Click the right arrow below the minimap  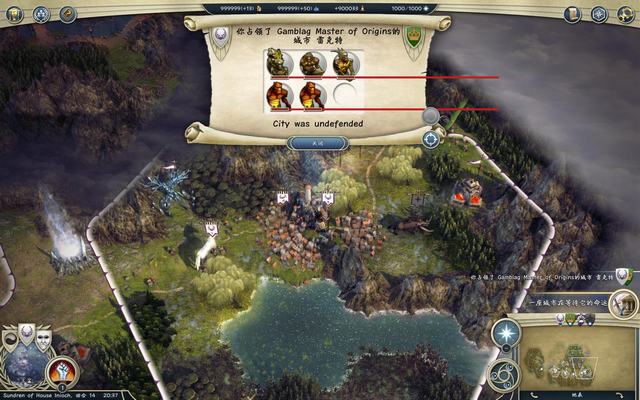[x=618, y=392]
